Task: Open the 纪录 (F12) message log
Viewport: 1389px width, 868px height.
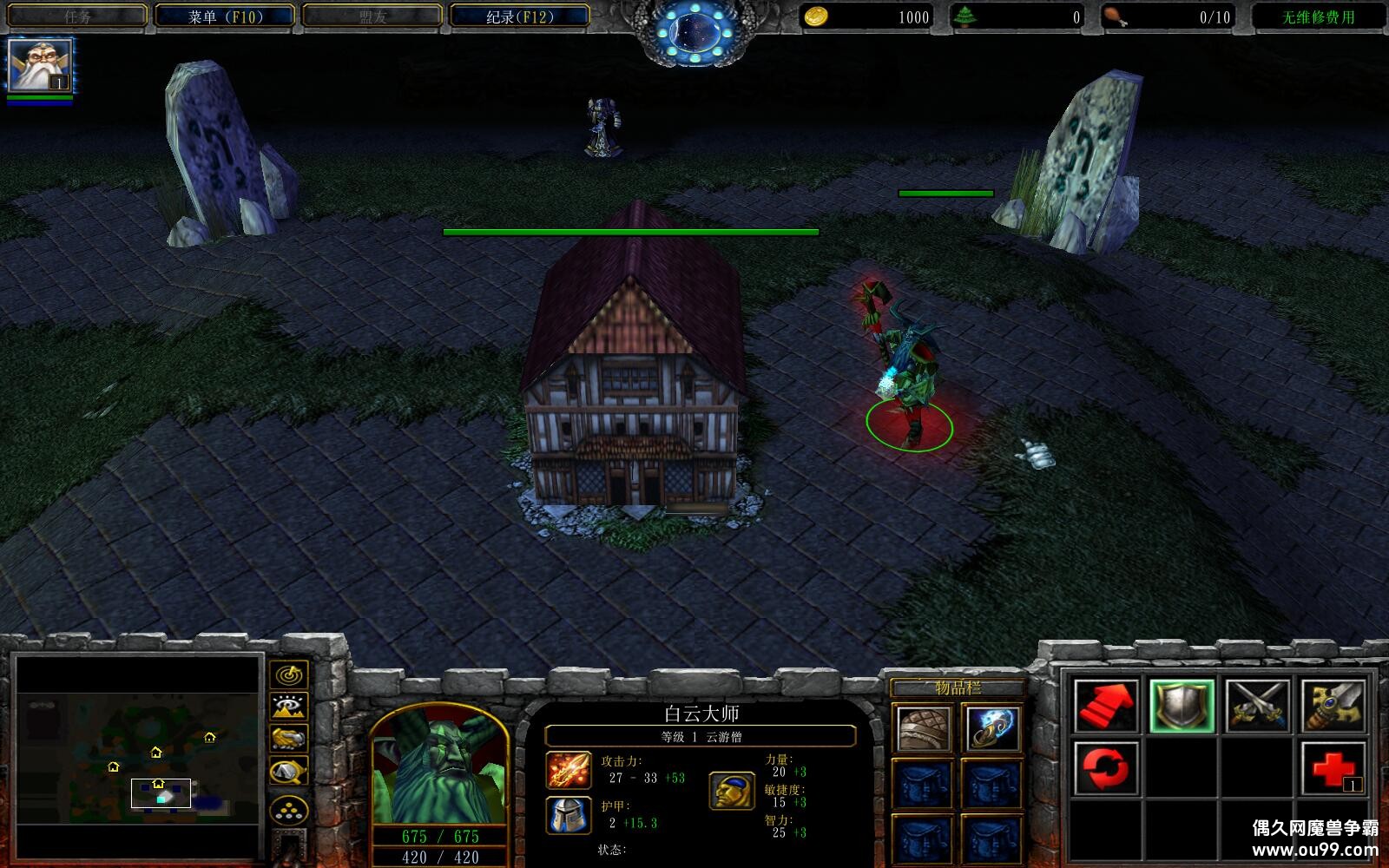Action: coord(519,16)
